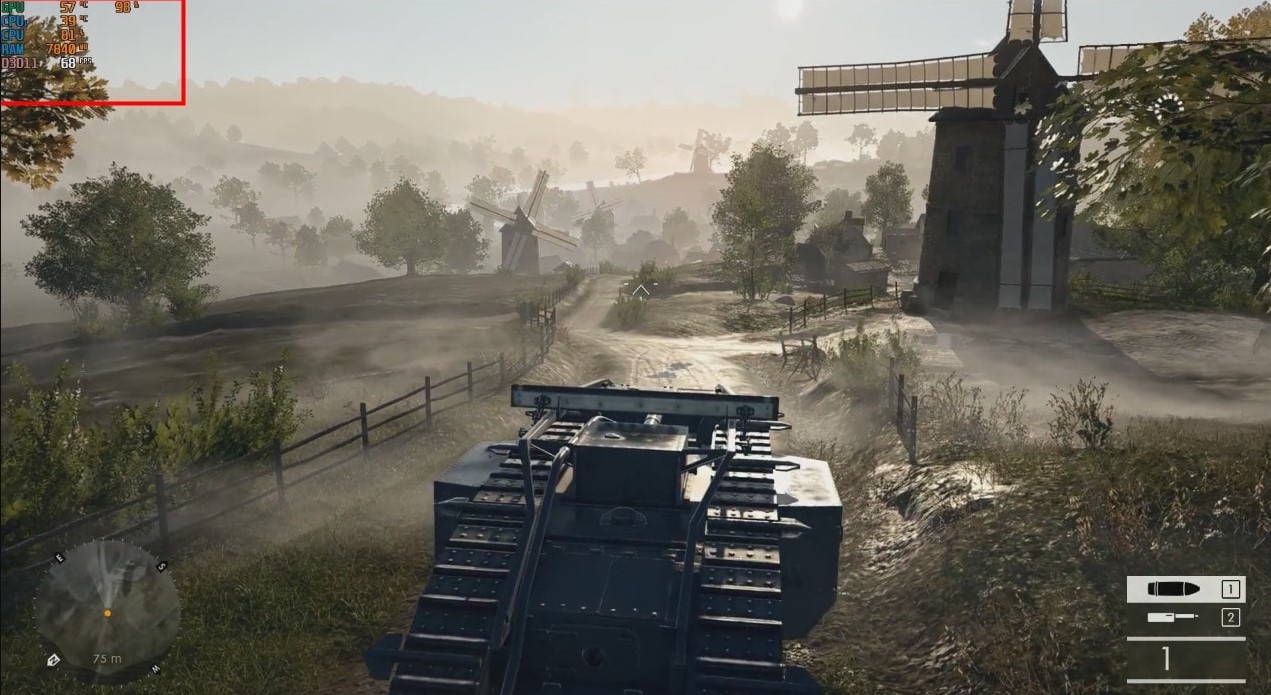Click the white waypoint marker on the road
The width and height of the screenshot is (1271, 695).
tap(639, 290)
